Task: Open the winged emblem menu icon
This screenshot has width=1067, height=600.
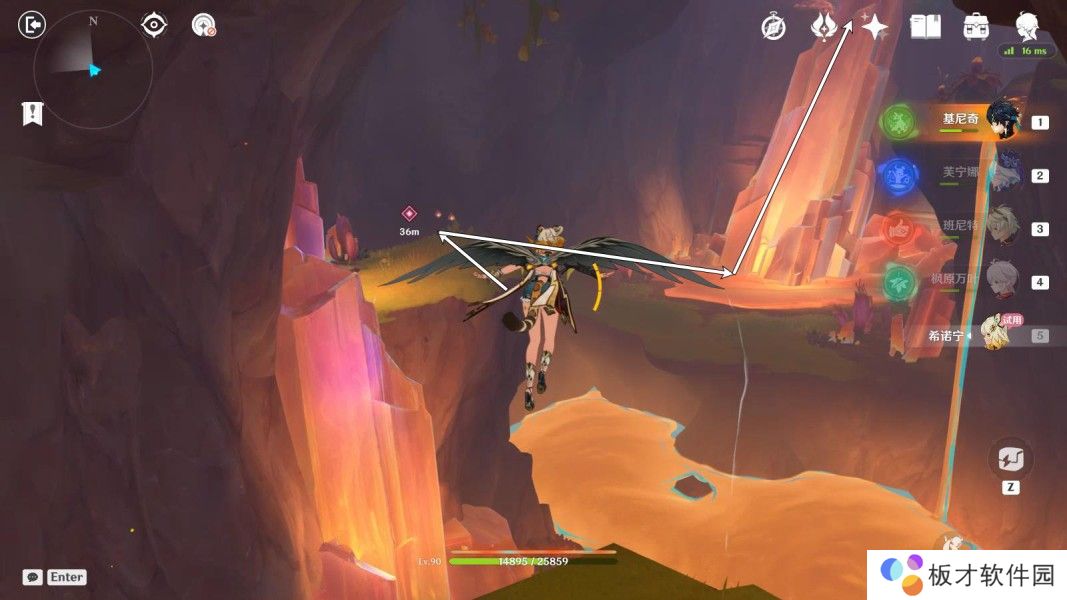Action: pyautogui.click(x=824, y=27)
